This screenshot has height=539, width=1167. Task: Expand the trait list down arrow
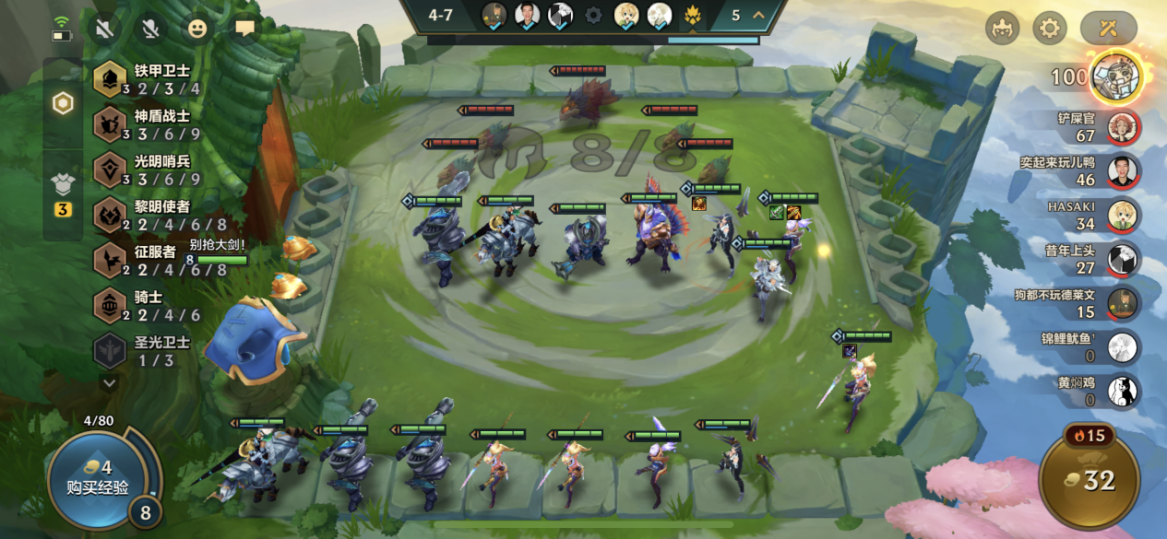109,382
